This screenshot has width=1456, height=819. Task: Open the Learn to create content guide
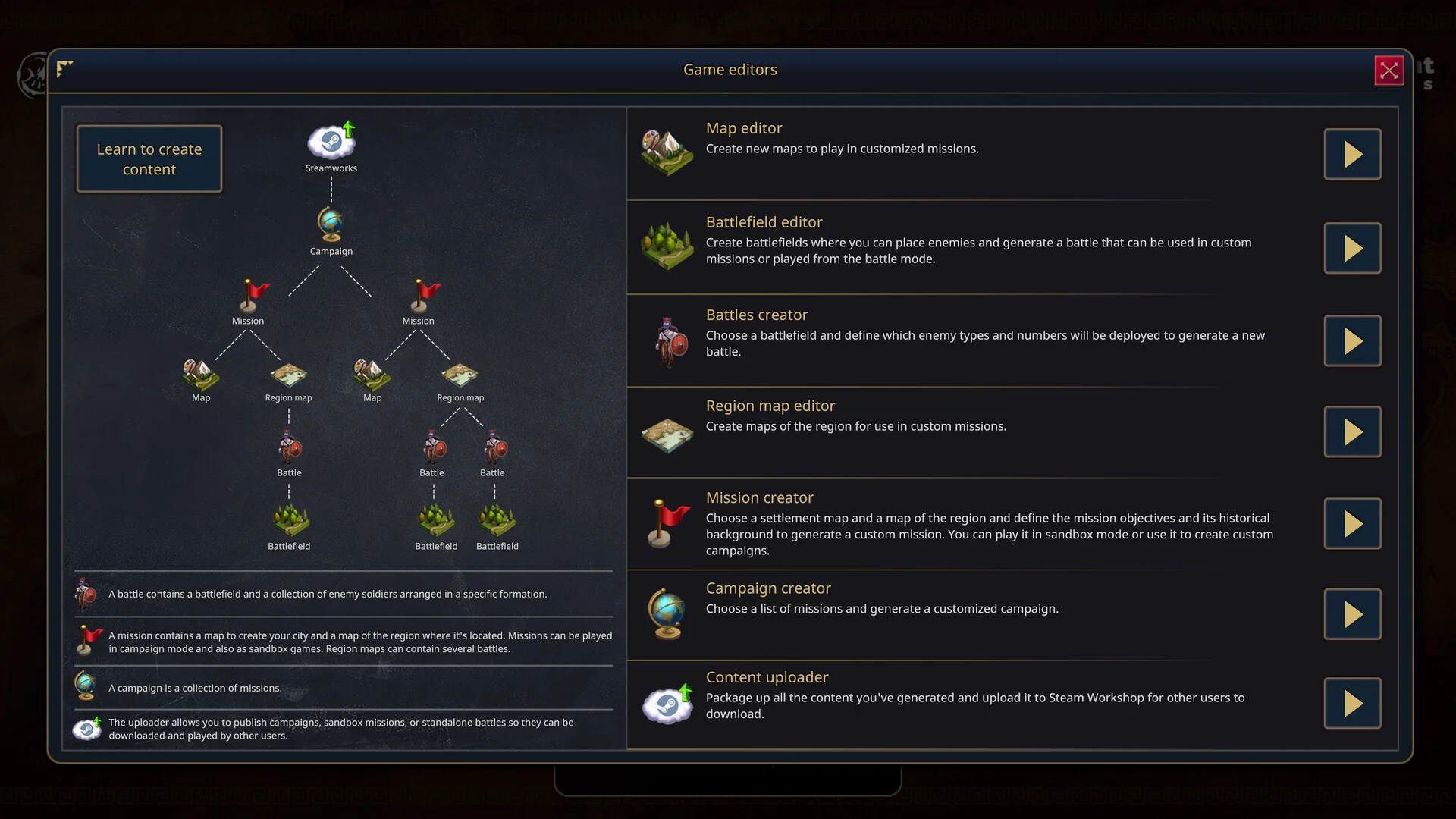point(149,159)
